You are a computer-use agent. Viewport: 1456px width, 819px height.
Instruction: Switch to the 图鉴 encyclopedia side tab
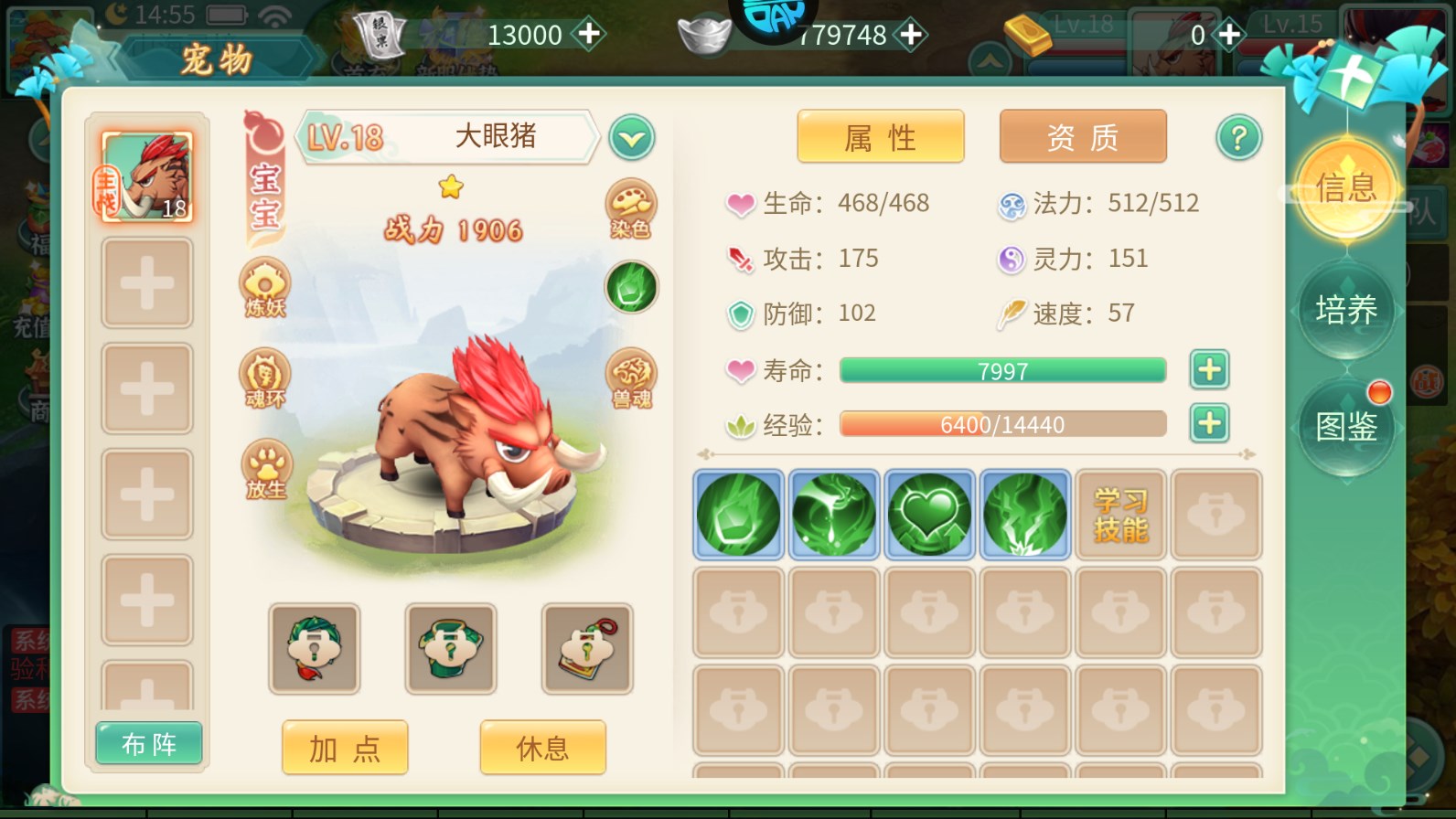click(x=1346, y=426)
